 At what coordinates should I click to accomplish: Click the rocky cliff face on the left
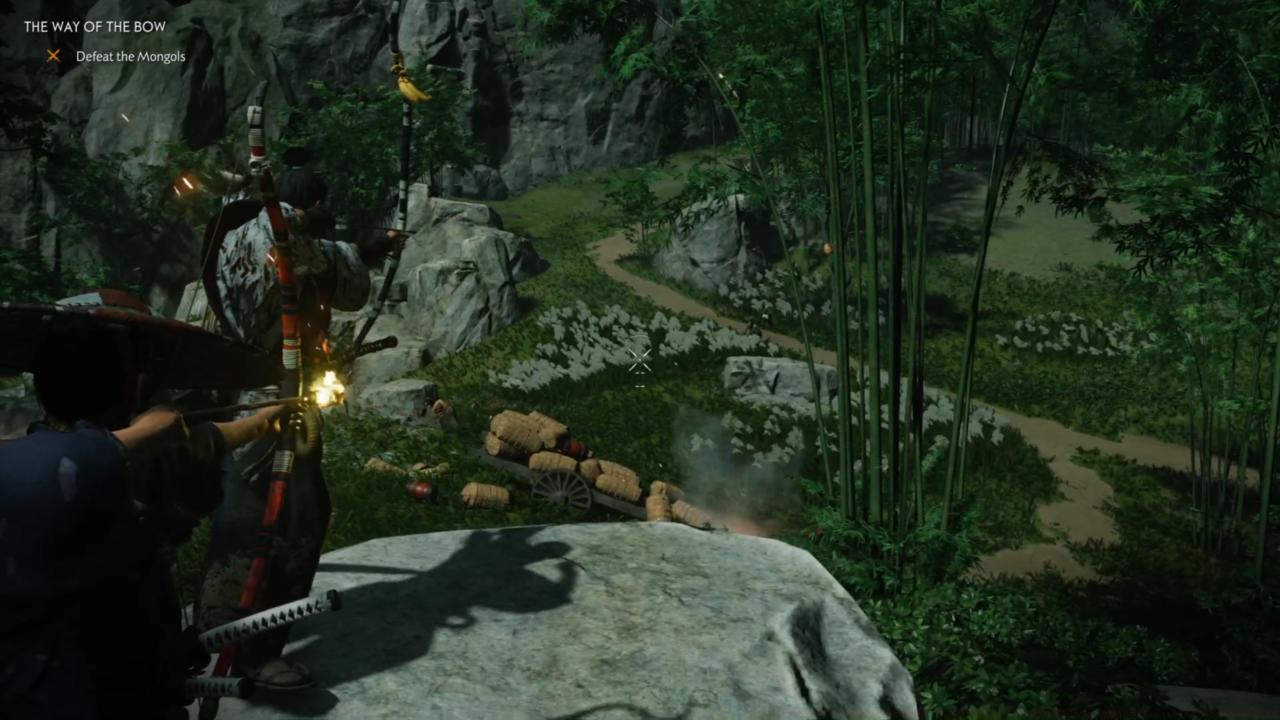(120, 200)
